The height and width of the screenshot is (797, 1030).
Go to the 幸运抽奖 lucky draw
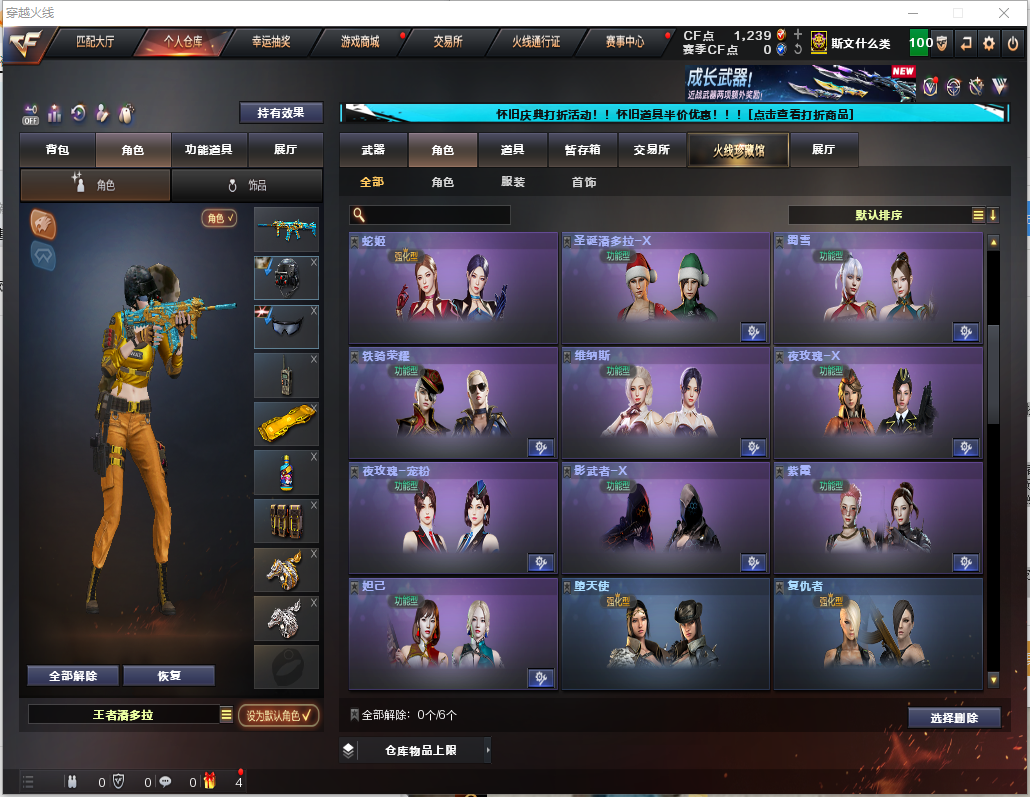(270, 42)
